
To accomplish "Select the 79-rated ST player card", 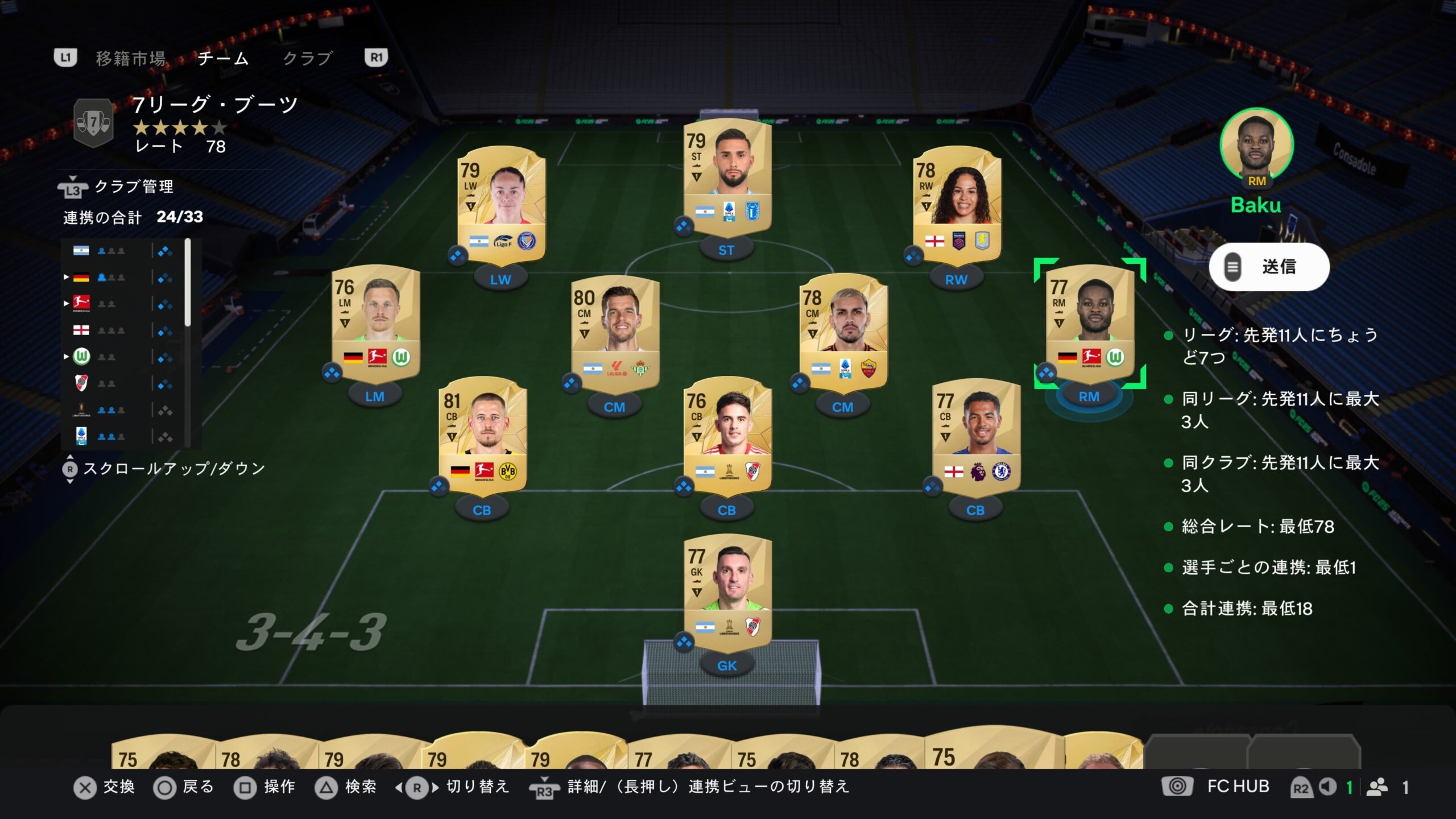I will coord(727,176).
